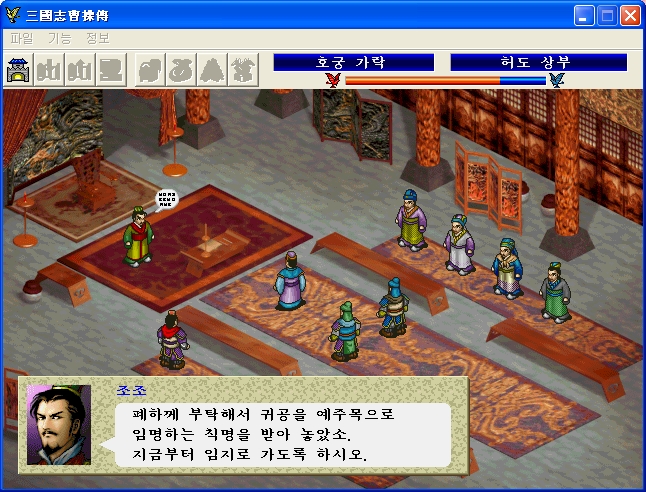Click the dragon toolbar icon
The width and height of the screenshot is (646, 492).
pyautogui.click(x=244, y=69)
